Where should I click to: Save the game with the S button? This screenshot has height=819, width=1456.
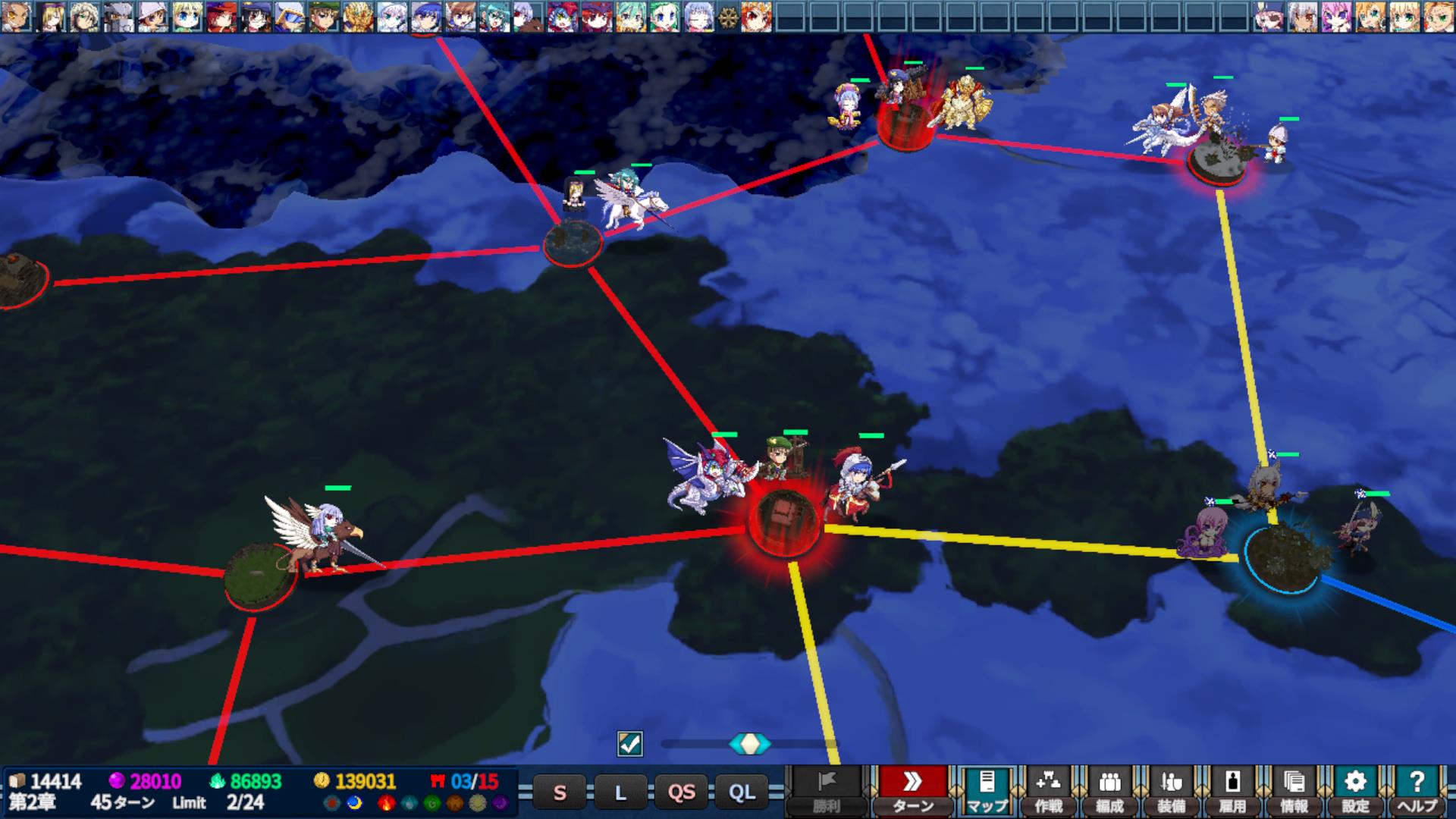[x=560, y=792]
